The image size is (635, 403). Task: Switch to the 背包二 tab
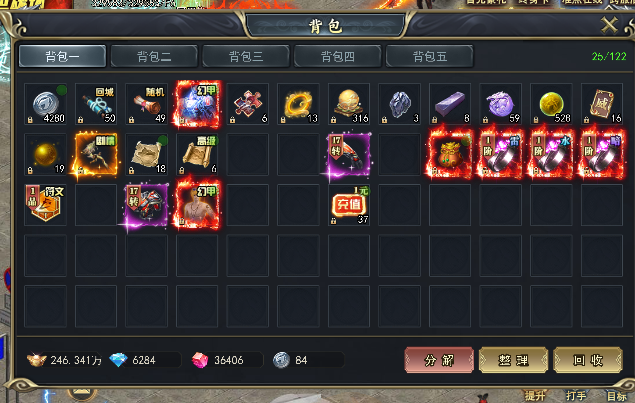point(151,56)
